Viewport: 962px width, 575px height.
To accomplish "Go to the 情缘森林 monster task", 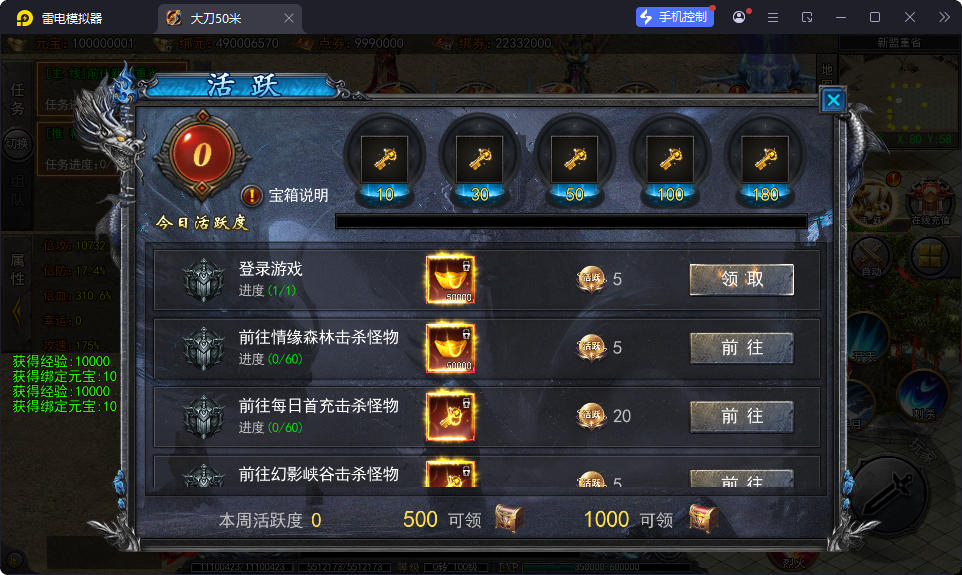I will [741, 348].
